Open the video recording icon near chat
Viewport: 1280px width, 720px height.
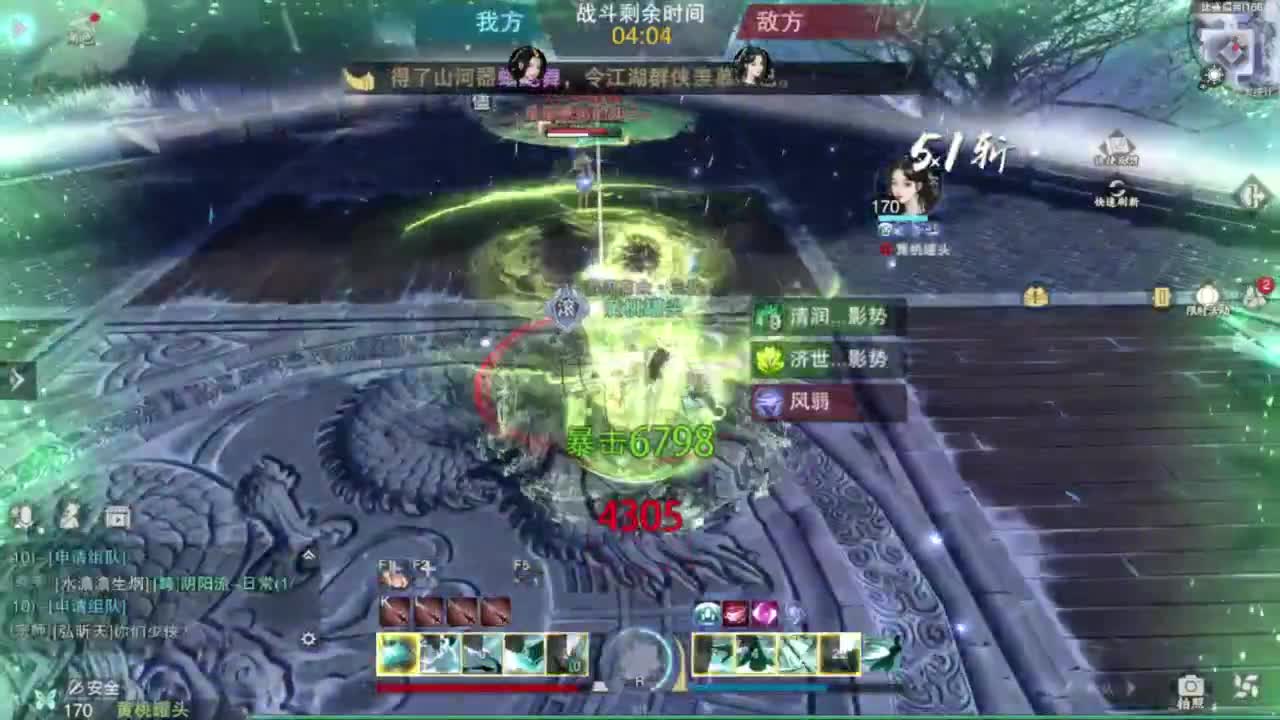pyautogui.click(x=116, y=516)
